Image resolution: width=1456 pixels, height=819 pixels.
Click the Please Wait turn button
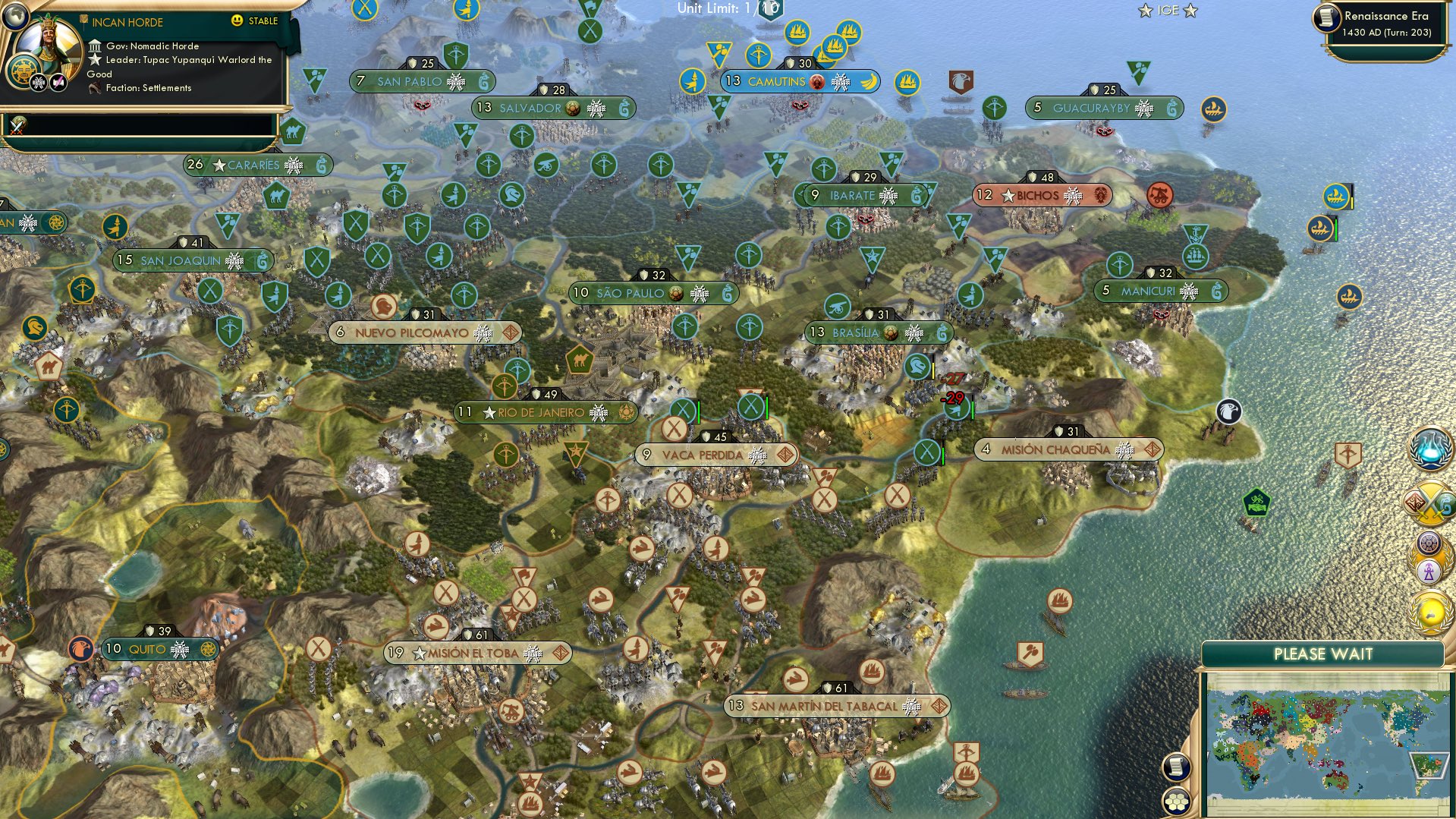(1322, 654)
